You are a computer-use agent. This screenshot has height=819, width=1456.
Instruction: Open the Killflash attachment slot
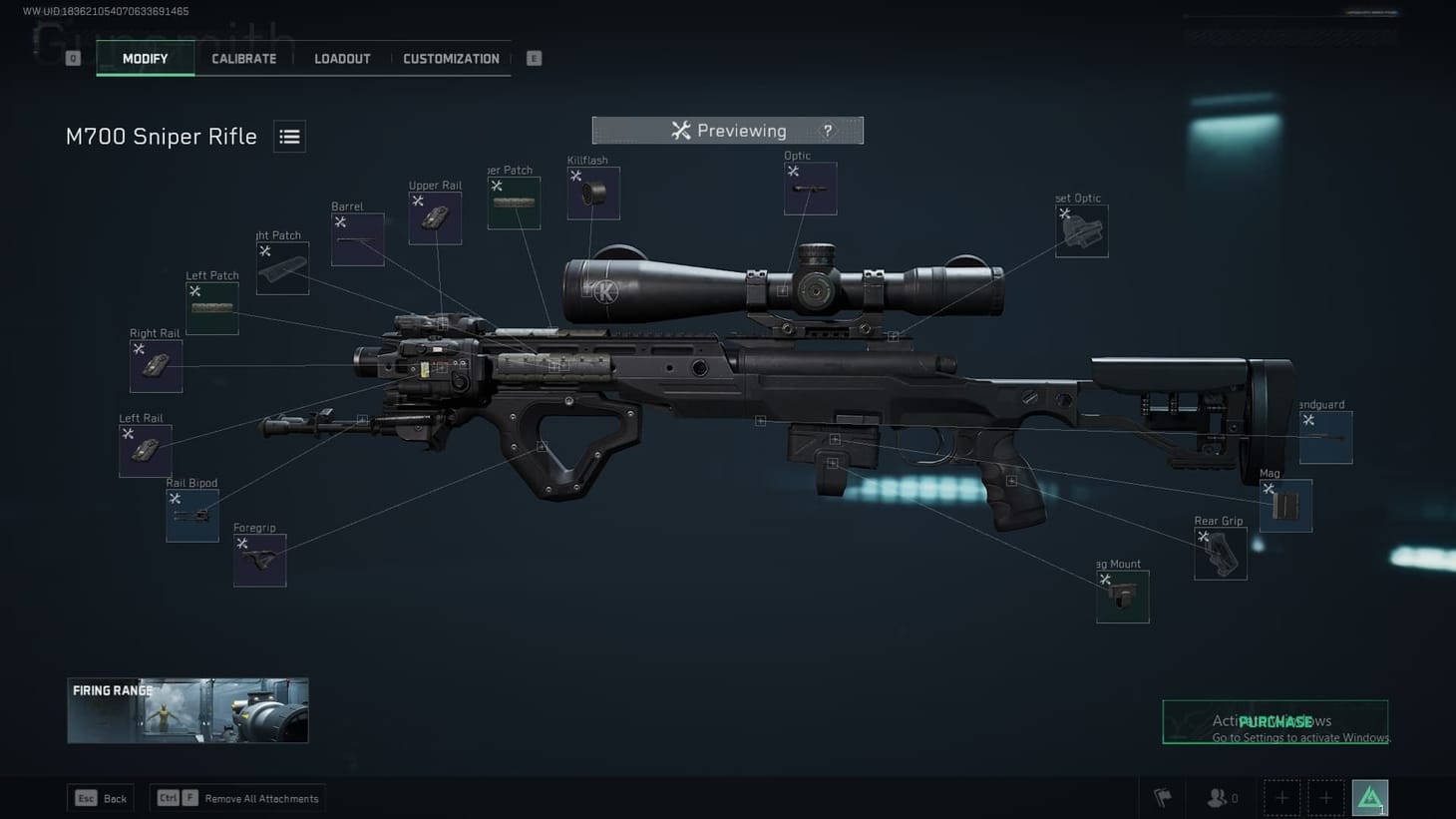(592, 193)
